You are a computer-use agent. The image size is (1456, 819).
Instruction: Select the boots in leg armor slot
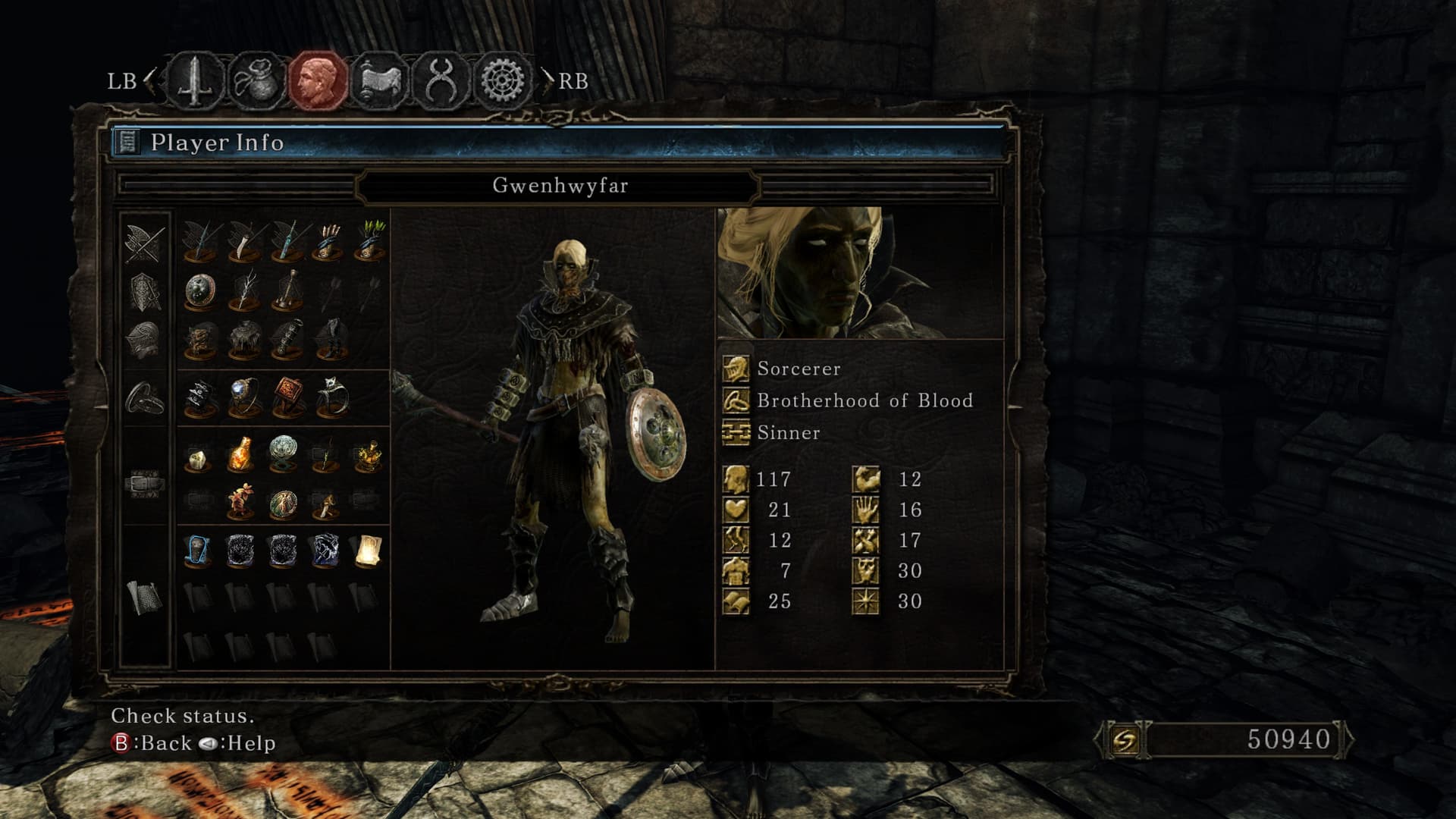[x=331, y=340]
